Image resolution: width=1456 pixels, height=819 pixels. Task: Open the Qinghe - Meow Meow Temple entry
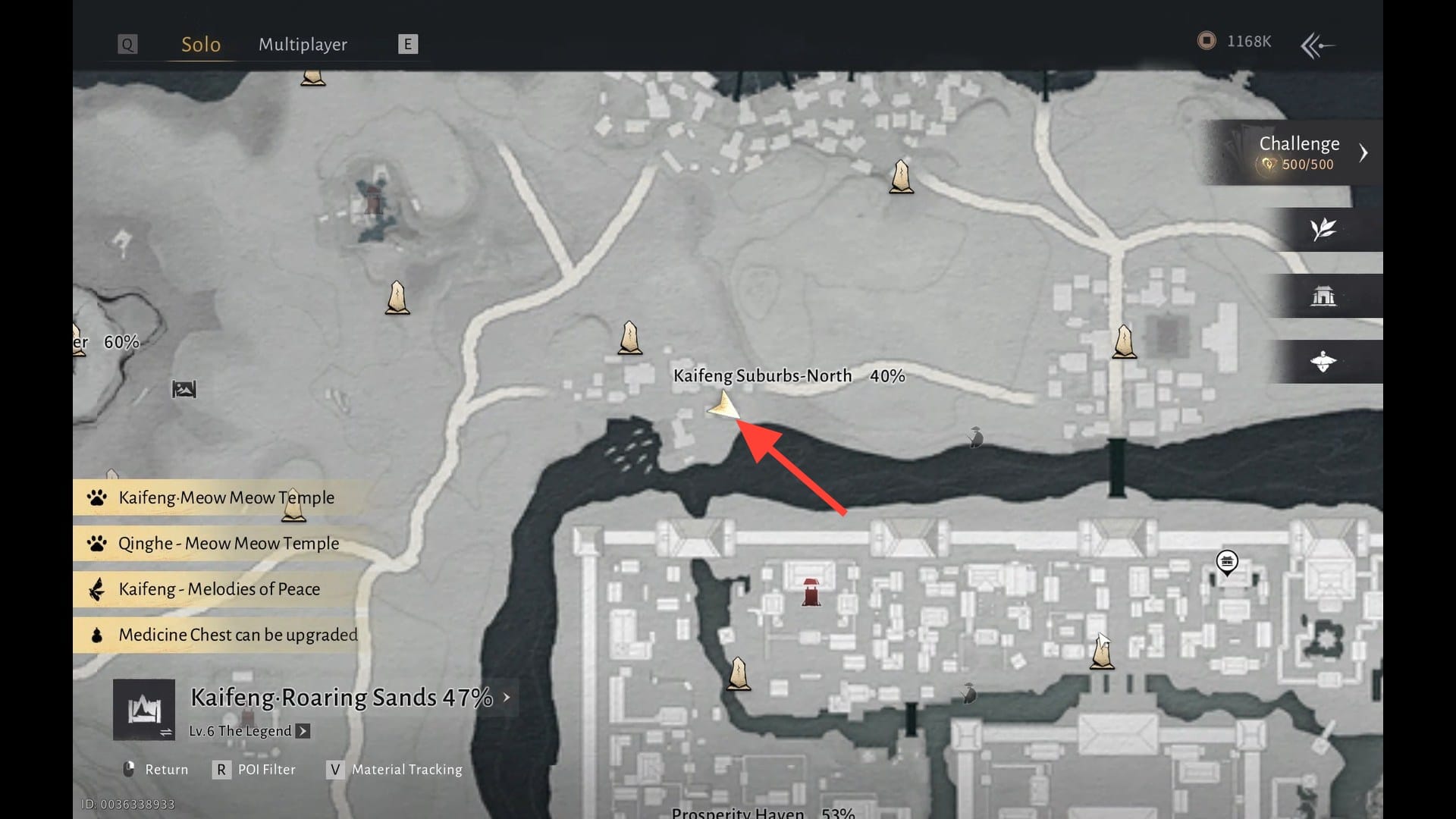point(228,544)
